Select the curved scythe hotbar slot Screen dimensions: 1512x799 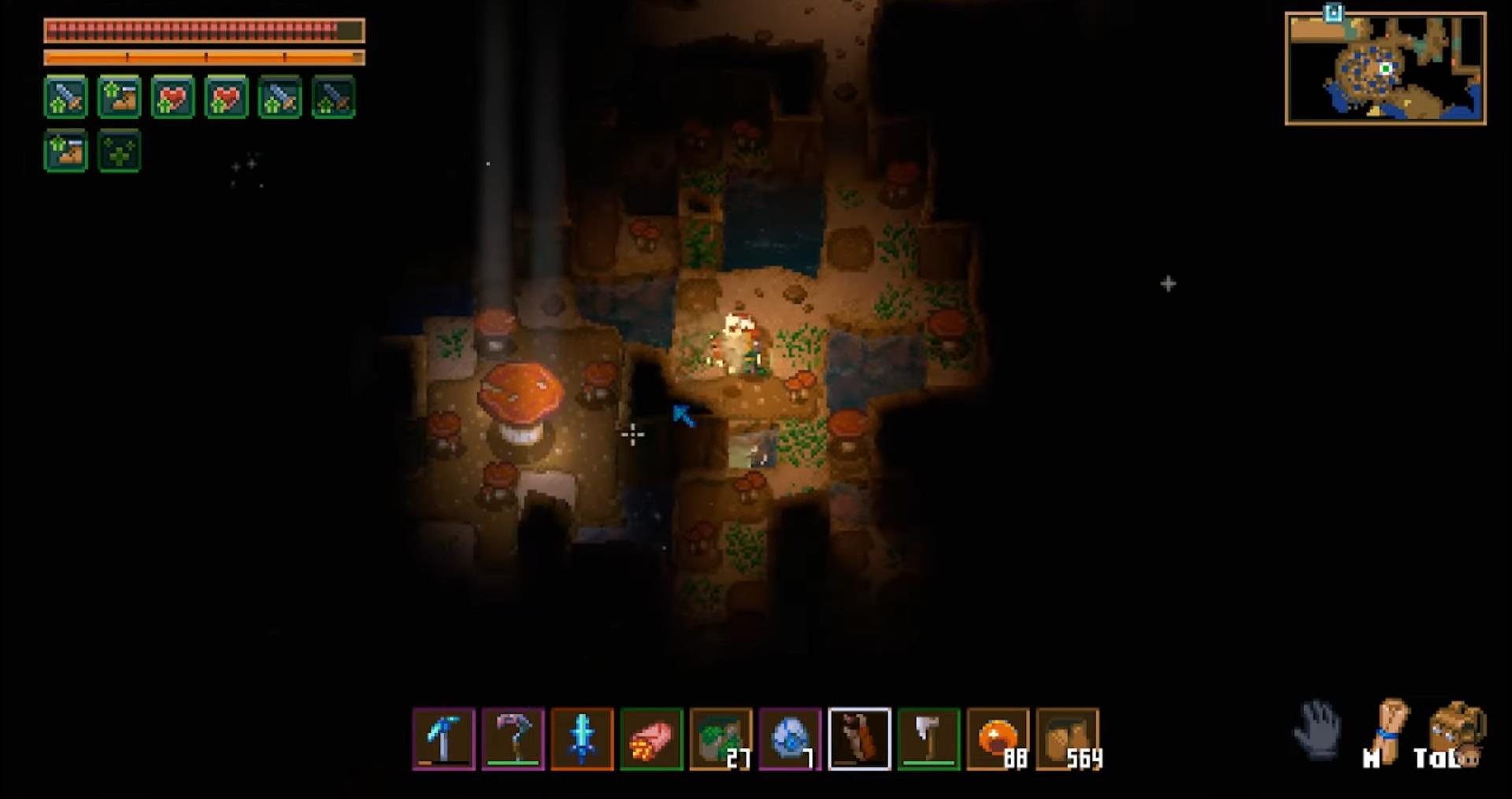[x=513, y=738]
